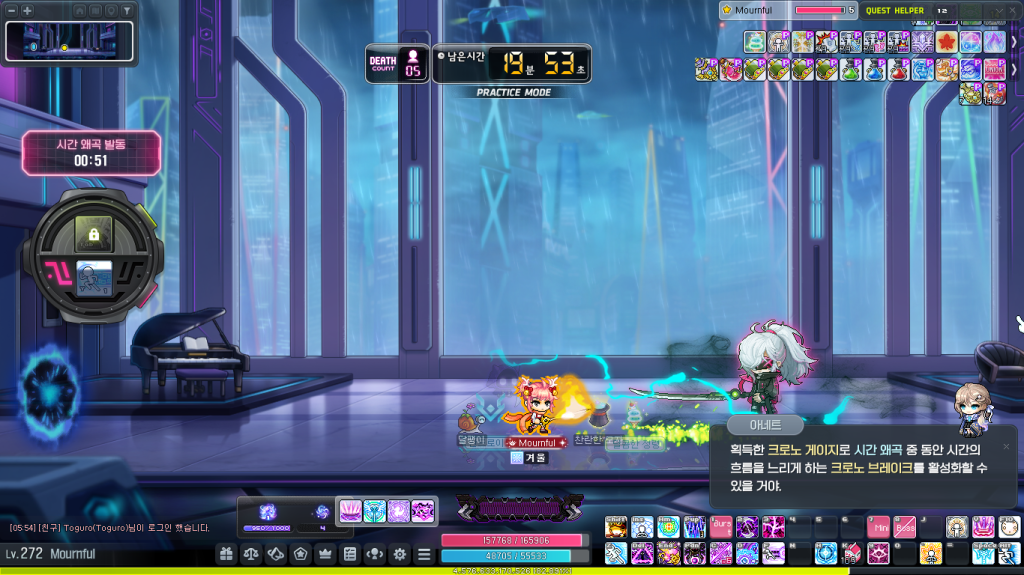
Task: Open the gift box cash shop icon
Action: tap(226, 554)
